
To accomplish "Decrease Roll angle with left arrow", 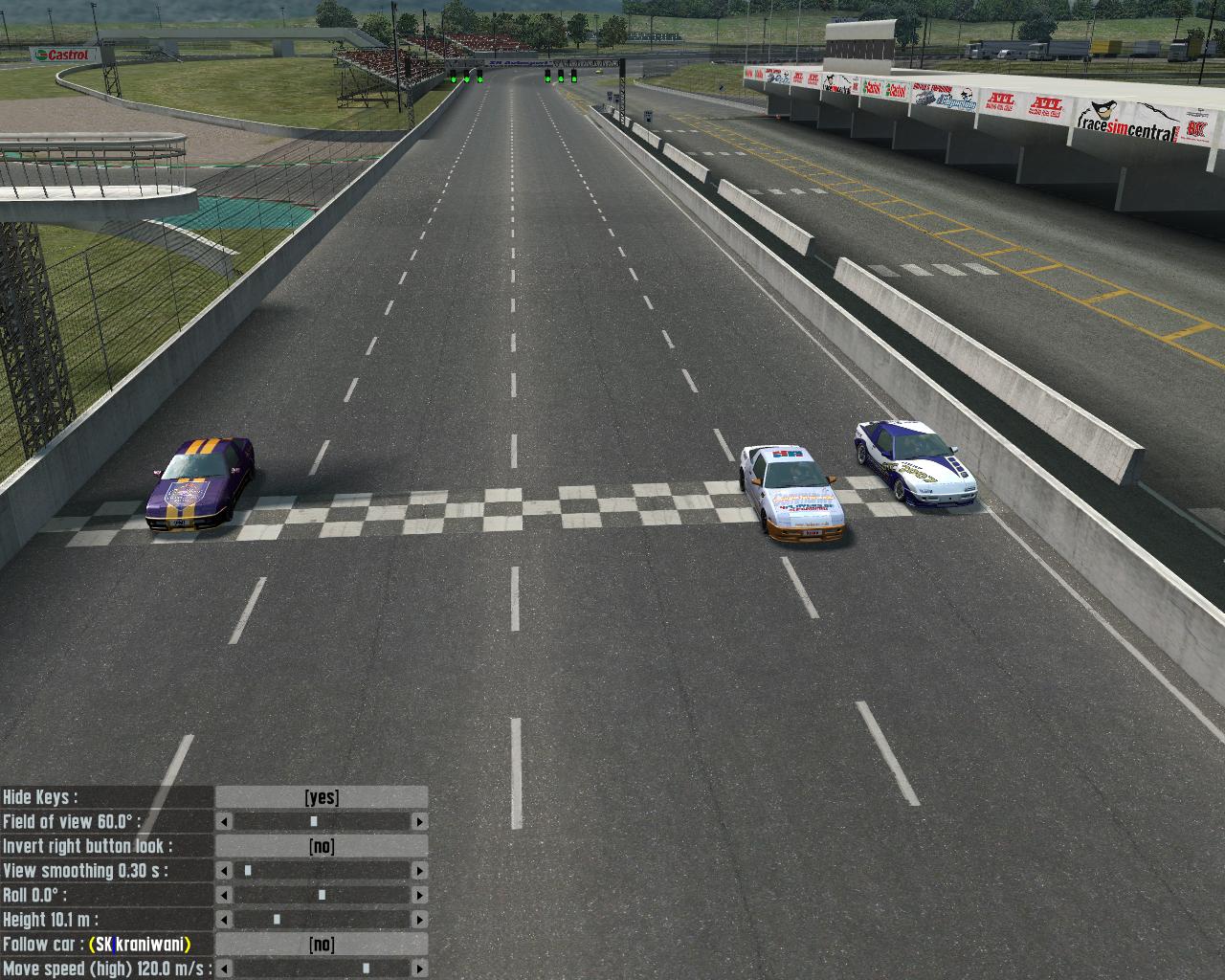I will 224,896.
